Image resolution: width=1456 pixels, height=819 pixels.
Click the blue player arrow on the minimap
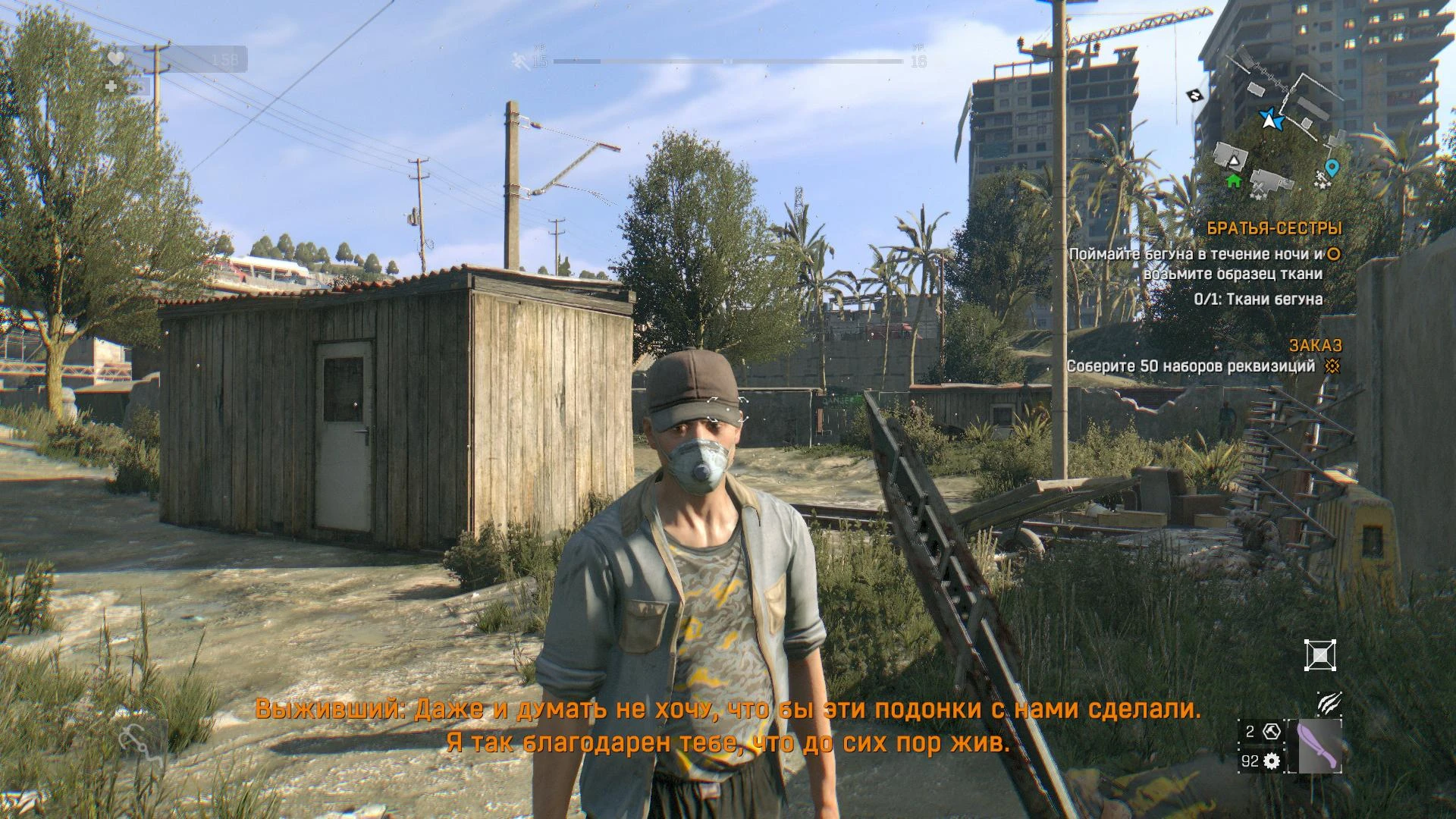tap(1271, 120)
